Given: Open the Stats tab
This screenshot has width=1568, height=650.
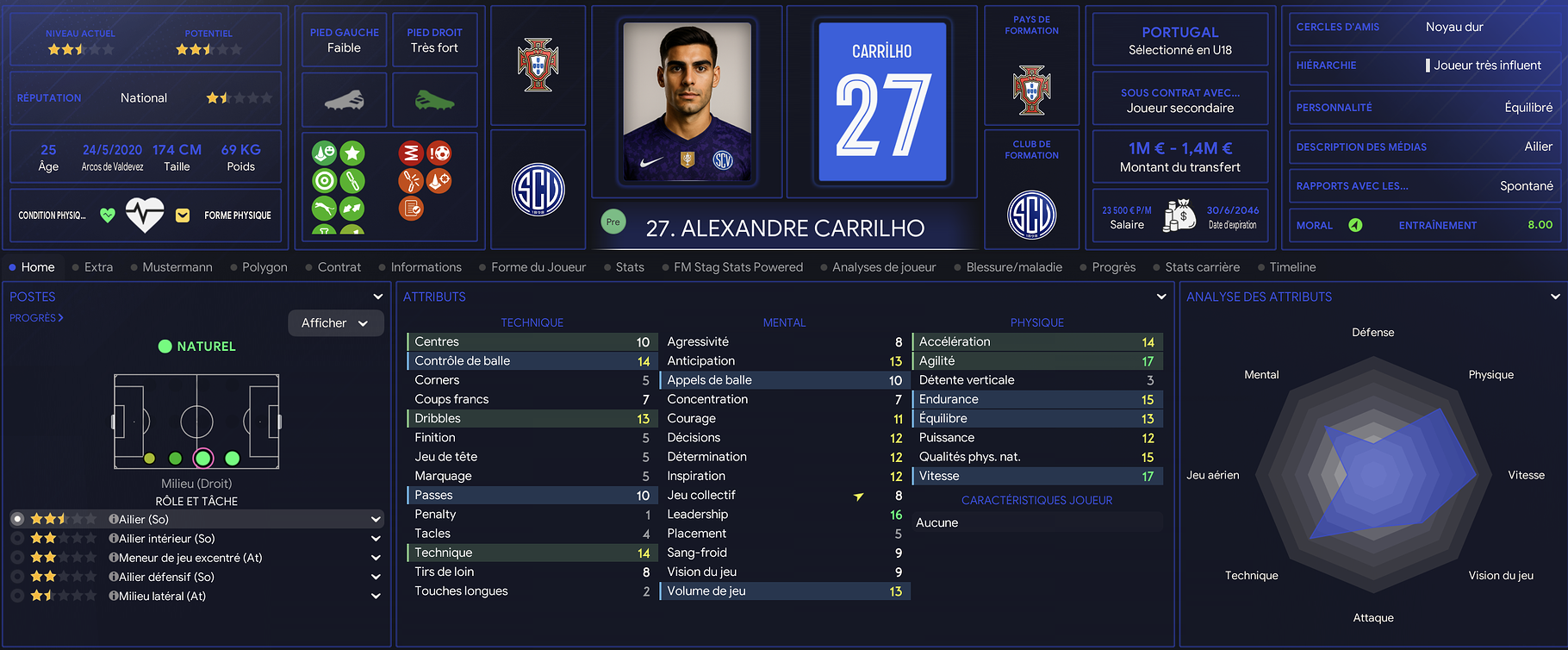Looking at the screenshot, I should coord(630,267).
